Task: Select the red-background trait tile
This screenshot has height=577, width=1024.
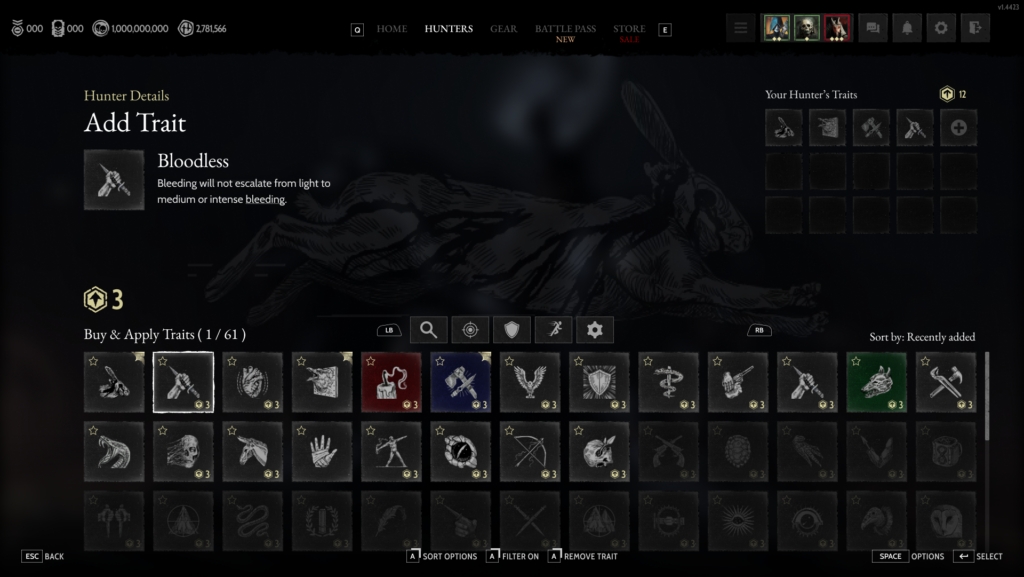Action: pos(391,382)
